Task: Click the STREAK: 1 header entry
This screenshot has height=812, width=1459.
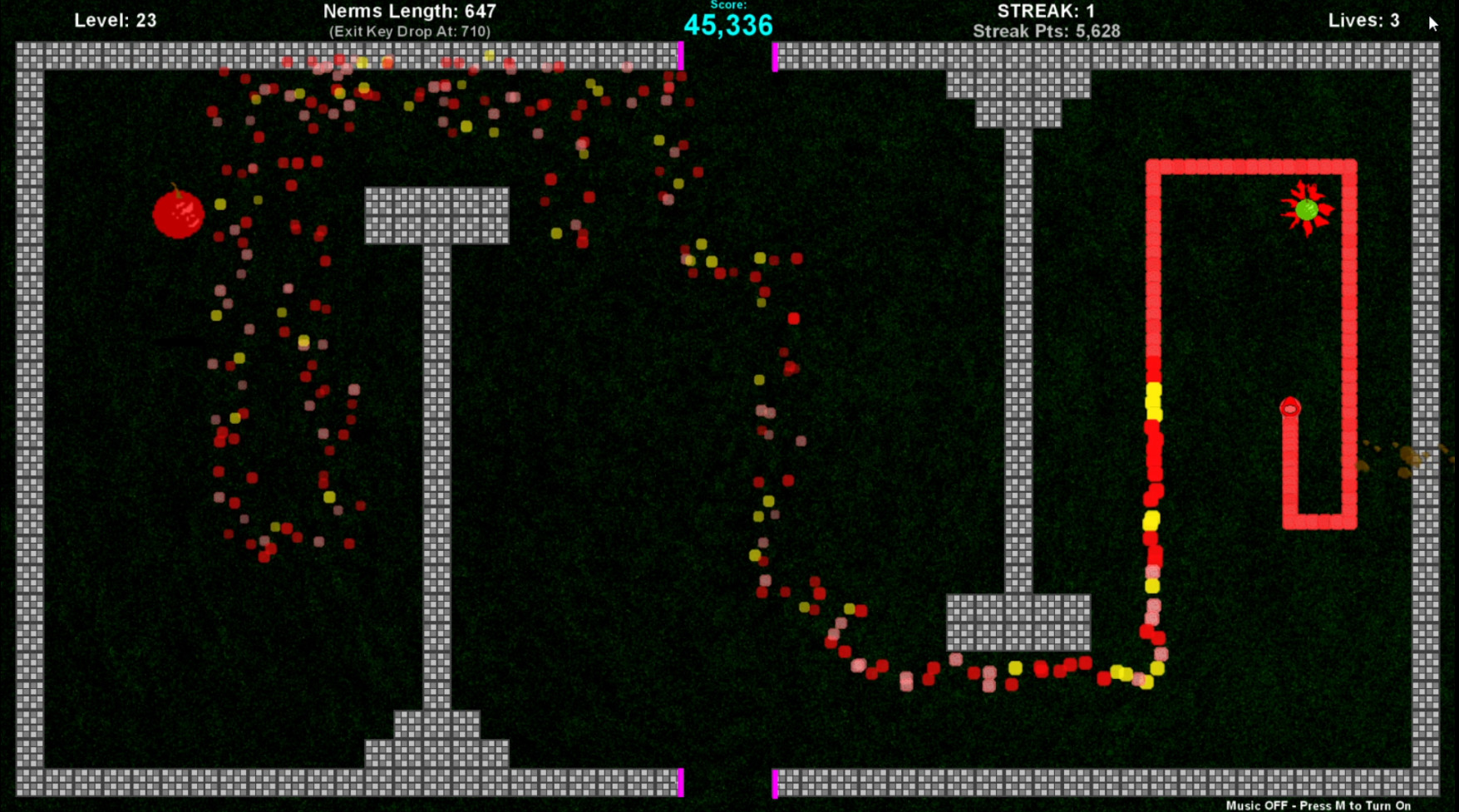Action: pos(1046,11)
